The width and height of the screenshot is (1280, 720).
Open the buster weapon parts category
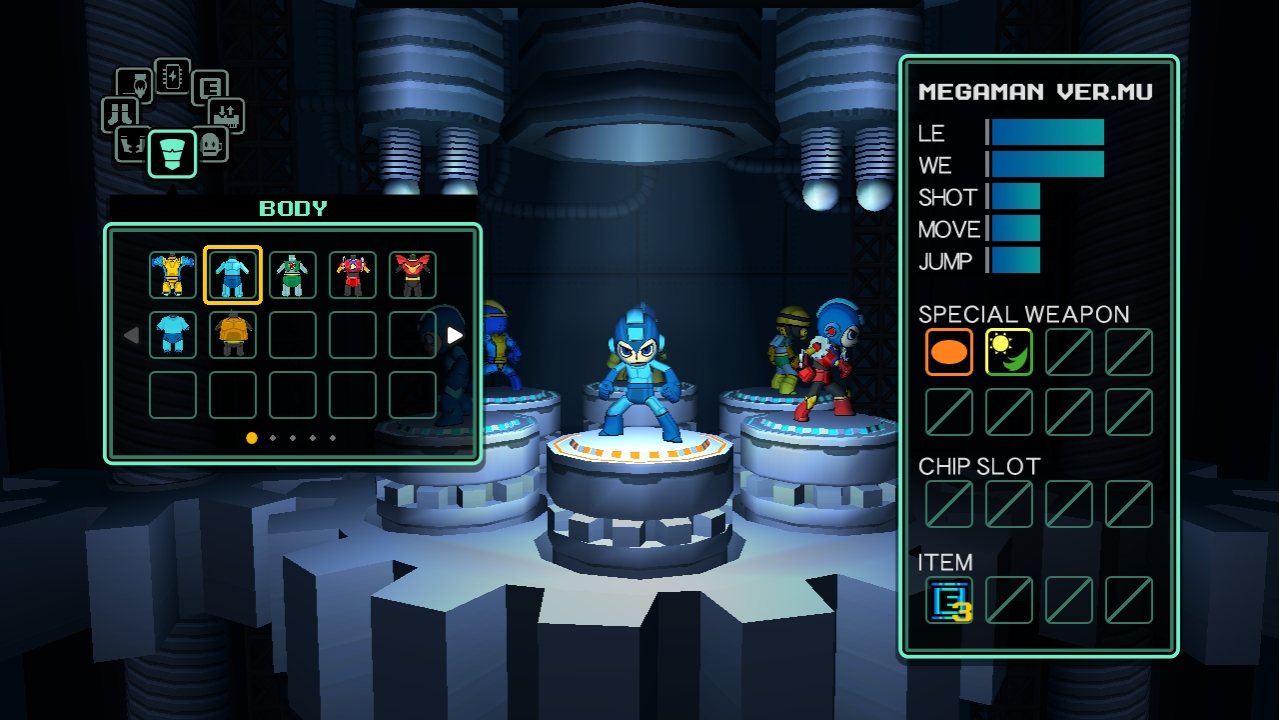135,86
